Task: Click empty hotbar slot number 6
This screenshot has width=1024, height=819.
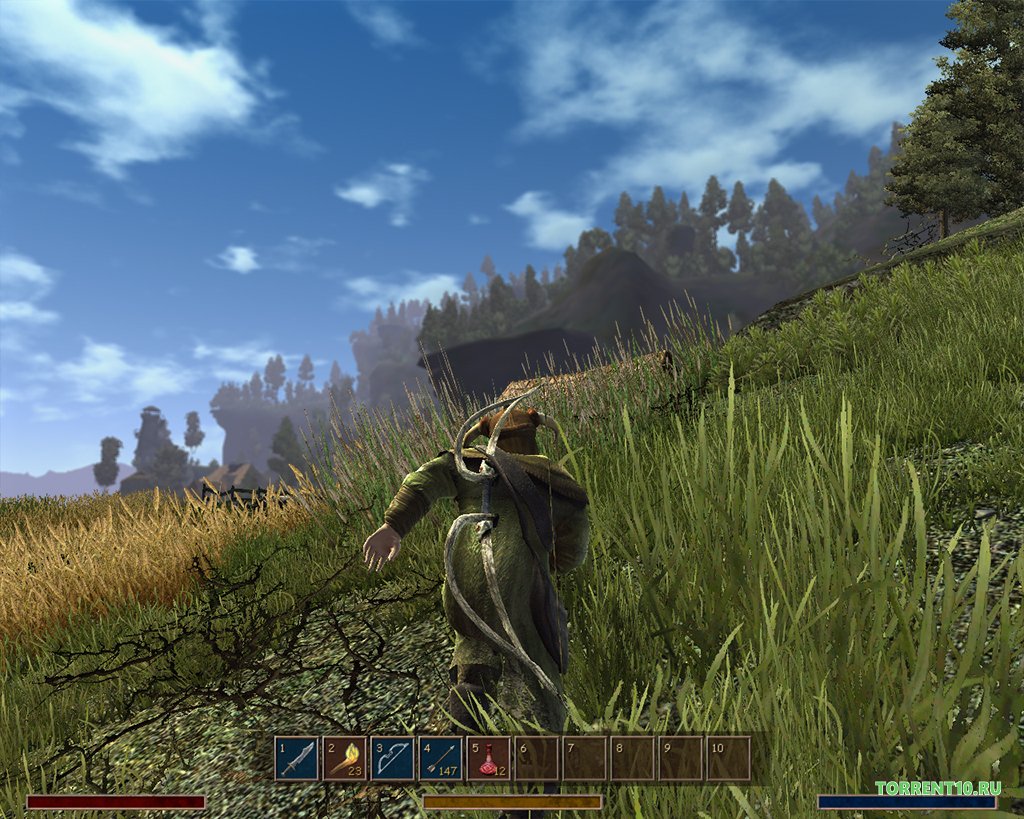Action: (537, 759)
